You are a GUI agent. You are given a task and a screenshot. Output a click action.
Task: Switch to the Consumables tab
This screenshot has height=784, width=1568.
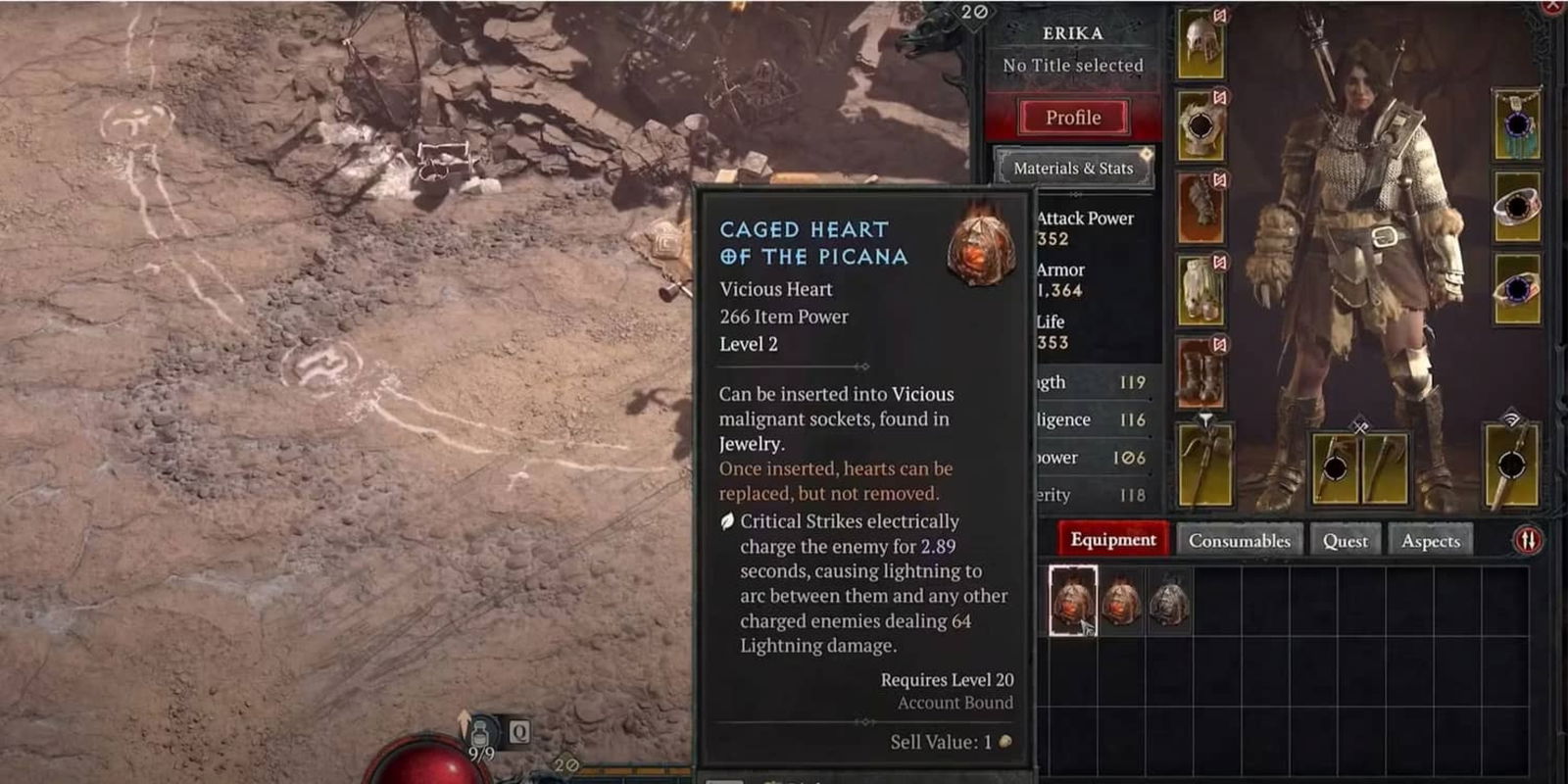tap(1240, 540)
